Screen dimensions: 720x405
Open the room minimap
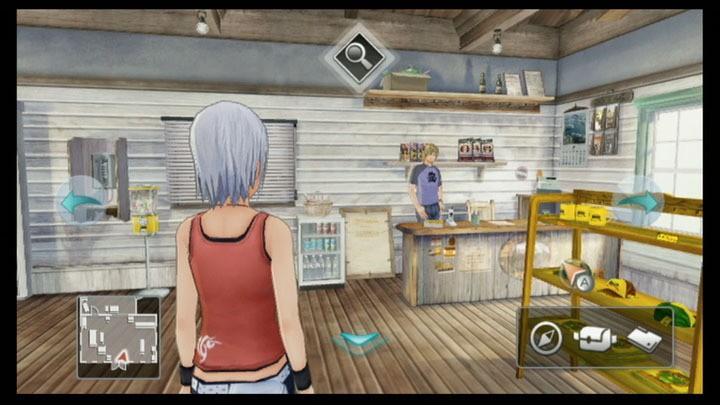tap(118, 336)
